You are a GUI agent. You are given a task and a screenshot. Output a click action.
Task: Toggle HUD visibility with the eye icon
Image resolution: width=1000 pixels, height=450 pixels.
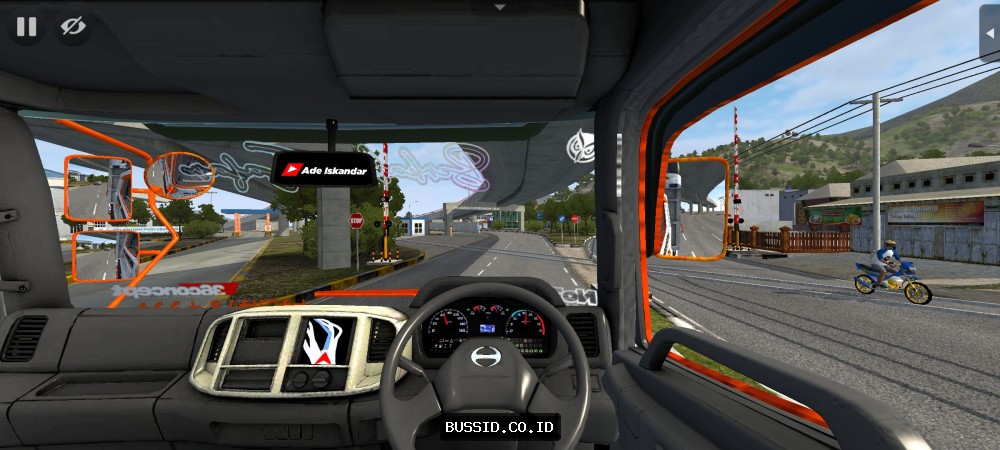click(72, 27)
